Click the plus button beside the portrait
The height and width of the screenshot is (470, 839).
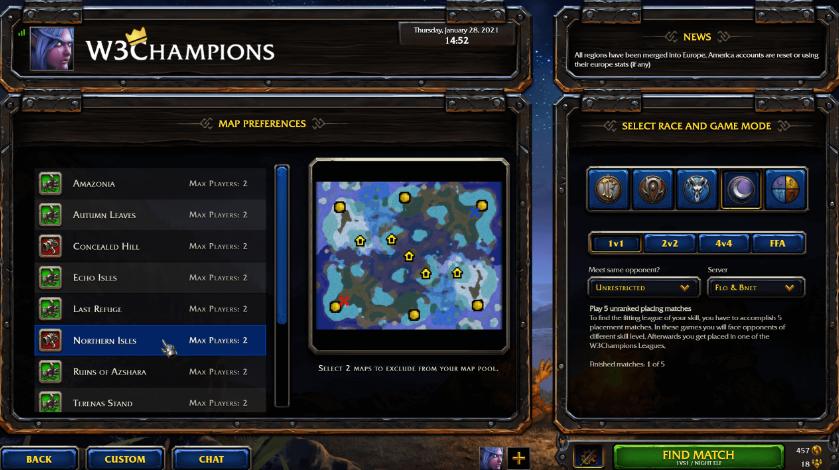[519, 458]
